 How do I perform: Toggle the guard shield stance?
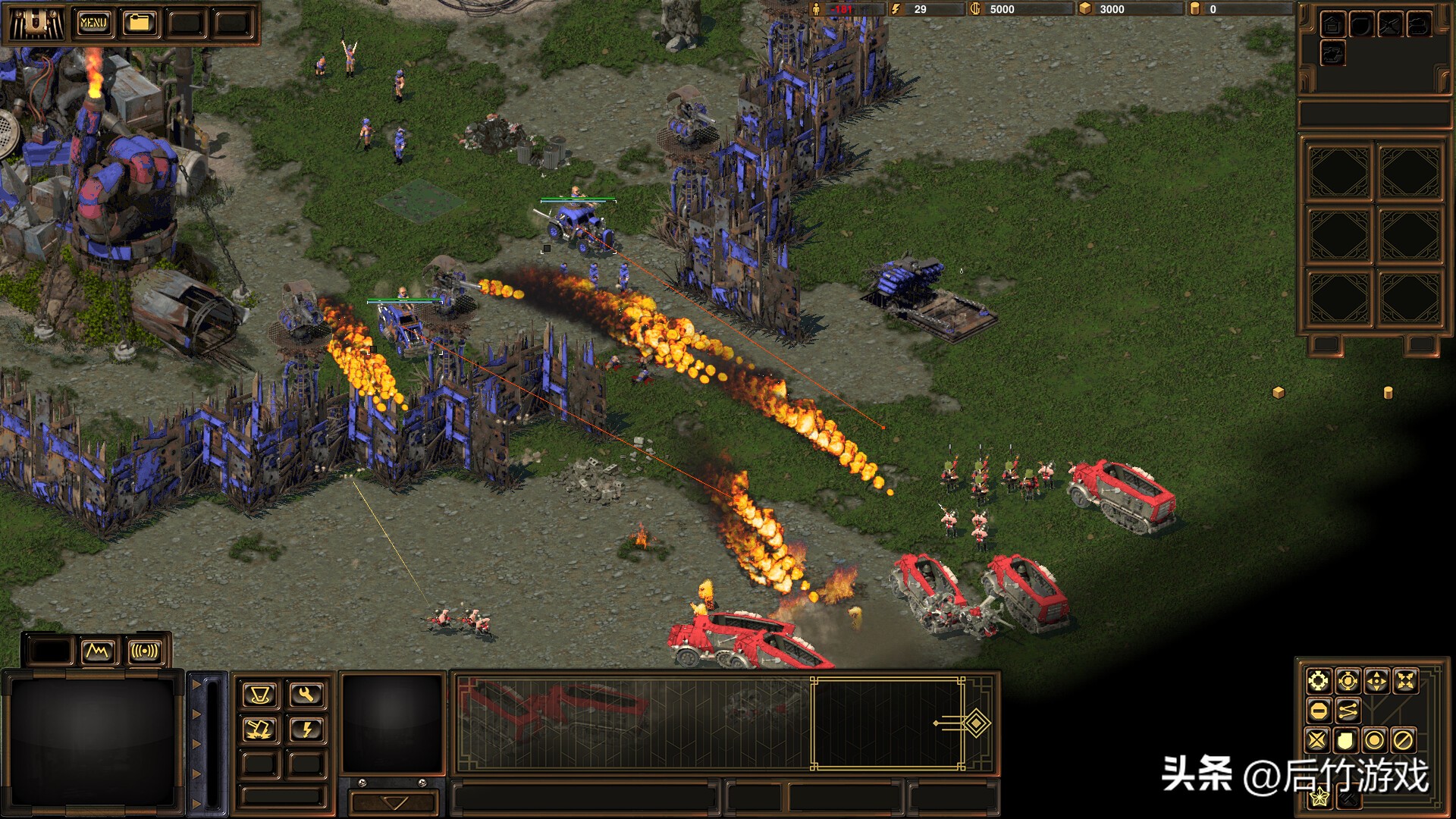pyautogui.click(x=1347, y=740)
